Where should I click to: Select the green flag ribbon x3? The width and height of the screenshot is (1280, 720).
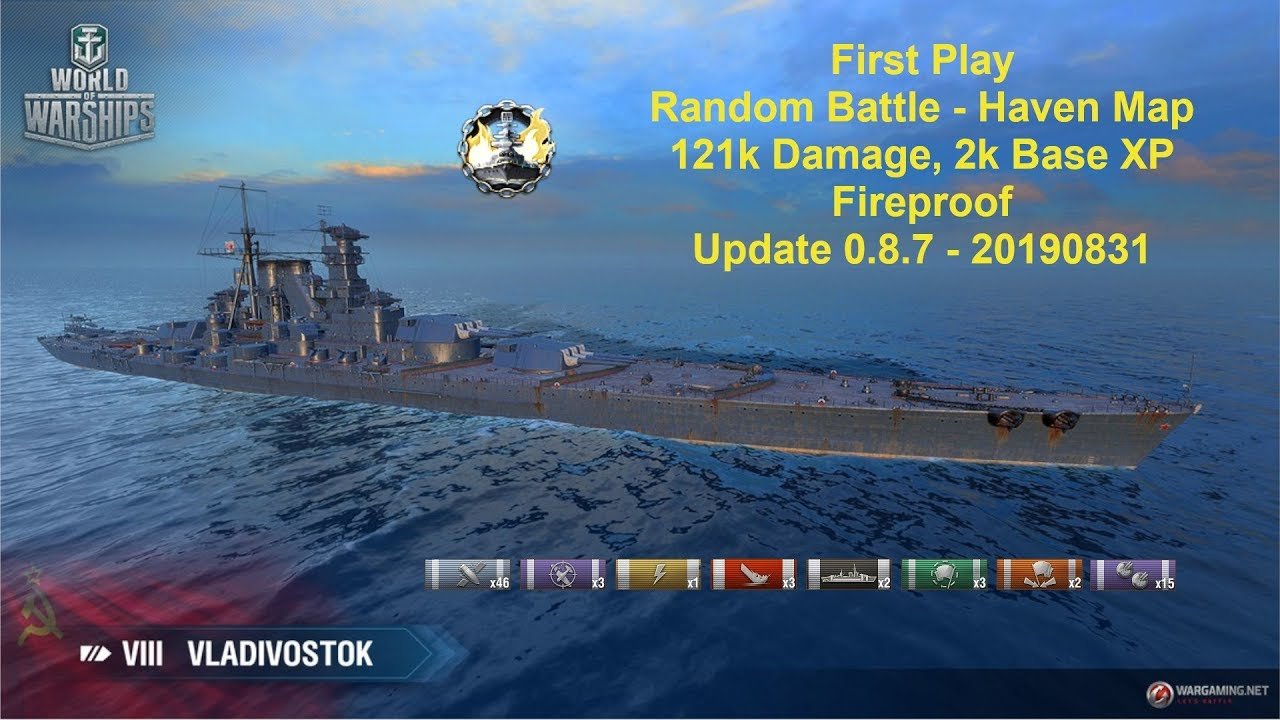coord(945,575)
